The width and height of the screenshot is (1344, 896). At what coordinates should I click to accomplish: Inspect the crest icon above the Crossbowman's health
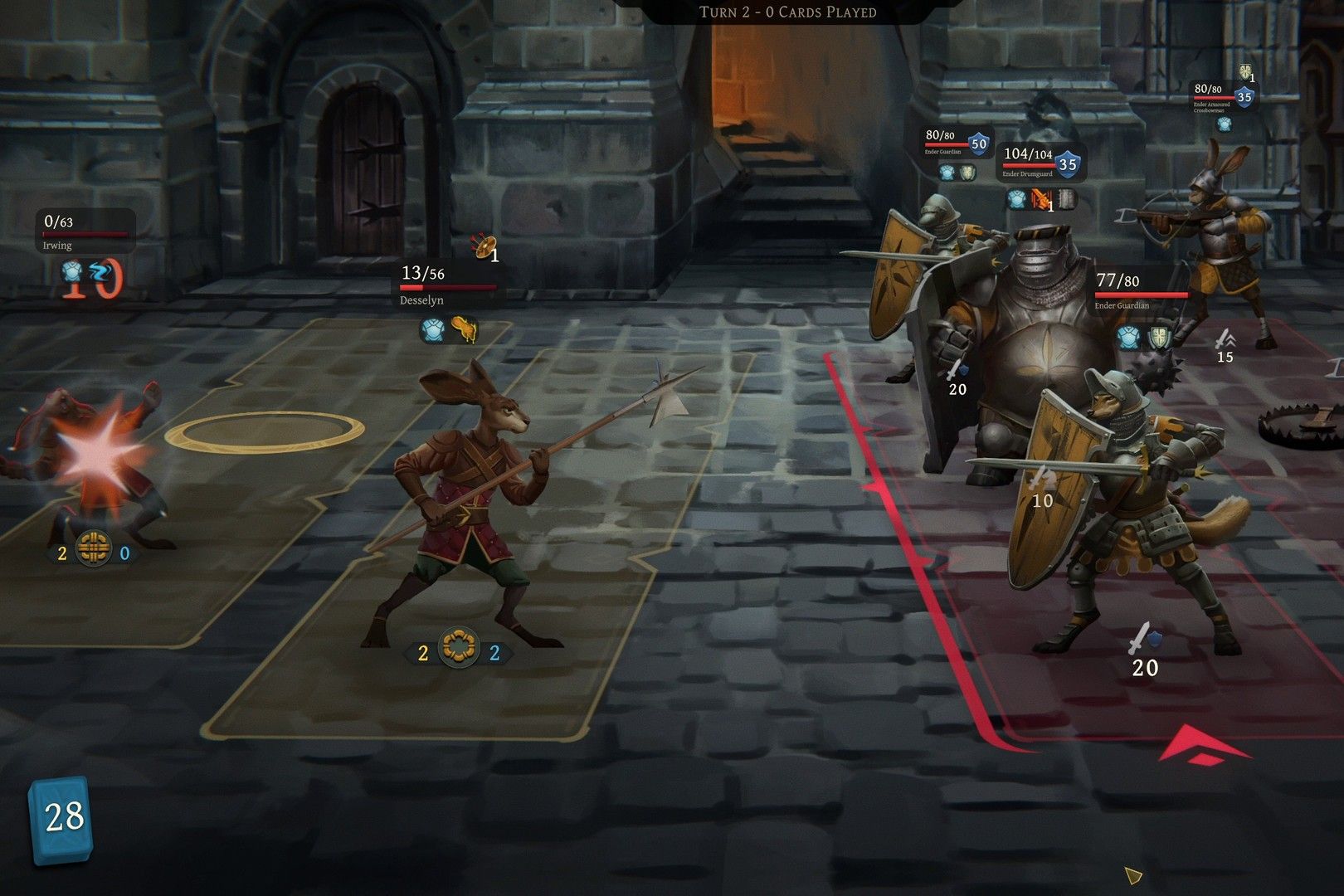1245,71
